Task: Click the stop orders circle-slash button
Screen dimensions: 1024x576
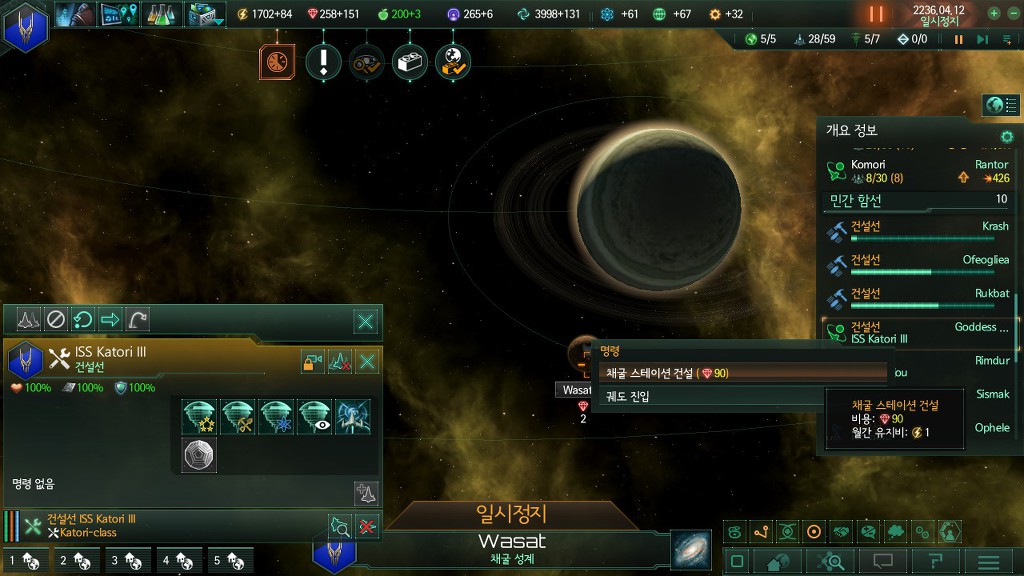Action: pyautogui.click(x=56, y=320)
